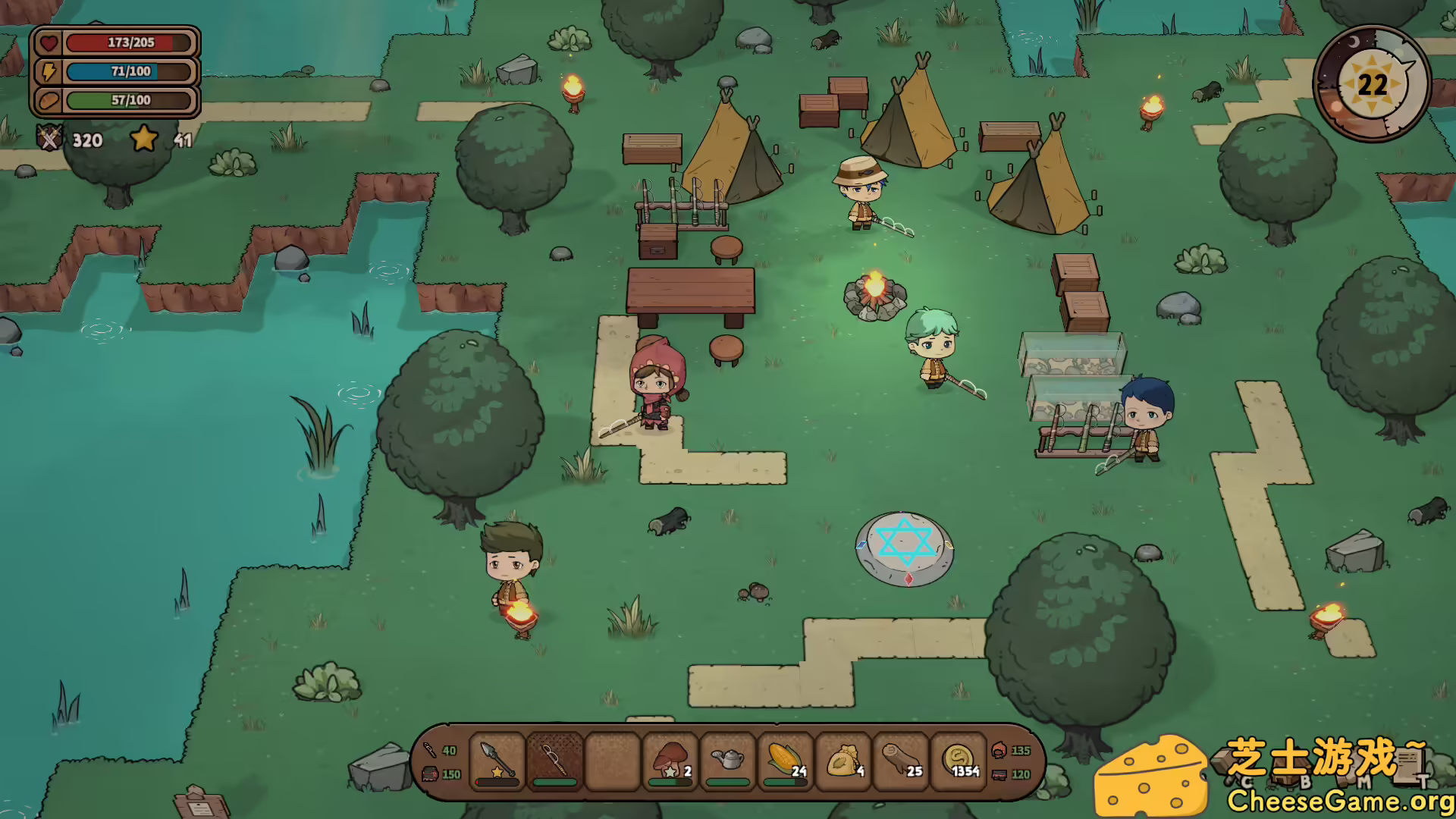The image size is (1456, 819).
Task: Click the brick counter icon showing 120
Action: tap(999, 774)
